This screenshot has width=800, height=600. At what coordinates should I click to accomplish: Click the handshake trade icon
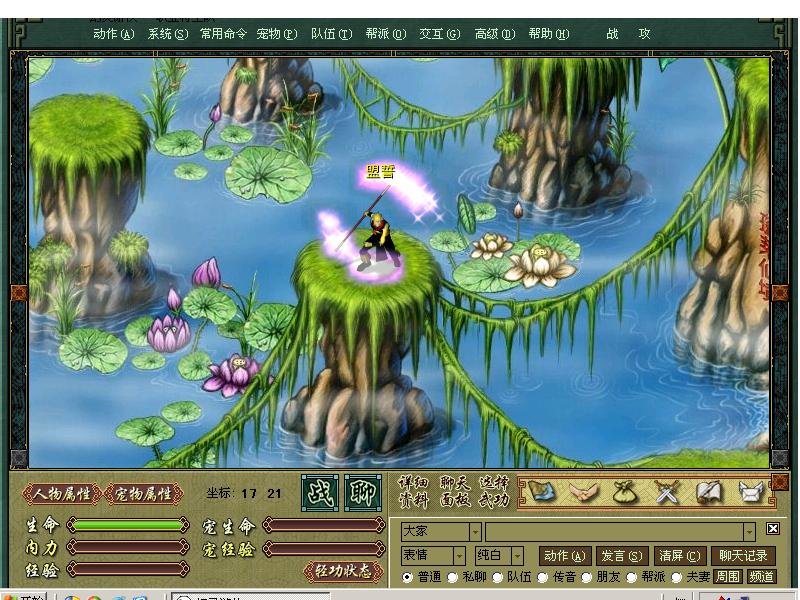(582, 491)
